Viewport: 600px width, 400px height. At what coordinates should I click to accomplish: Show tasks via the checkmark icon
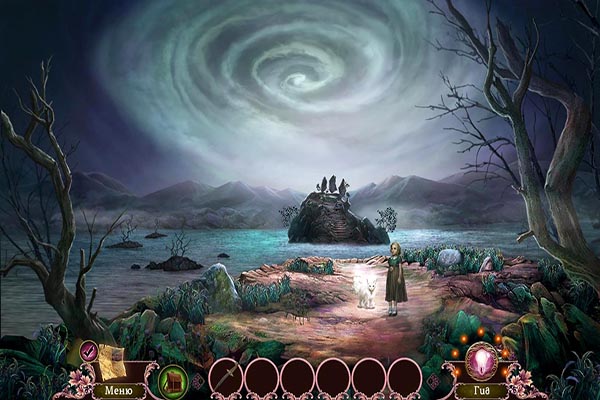tap(89, 350)
